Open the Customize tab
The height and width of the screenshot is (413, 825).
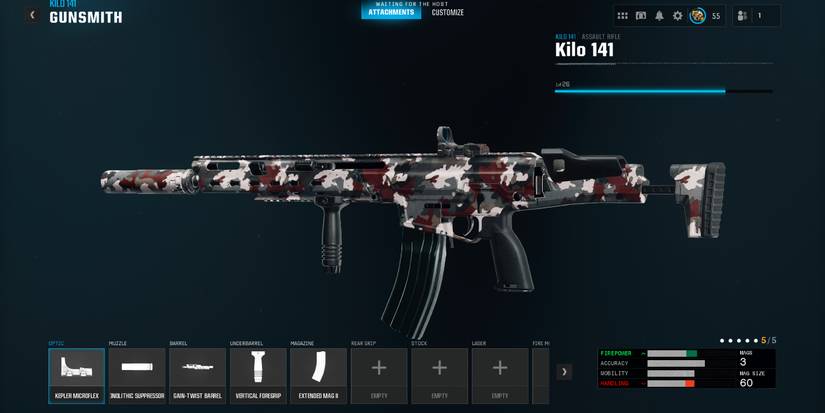coord(448,13)
